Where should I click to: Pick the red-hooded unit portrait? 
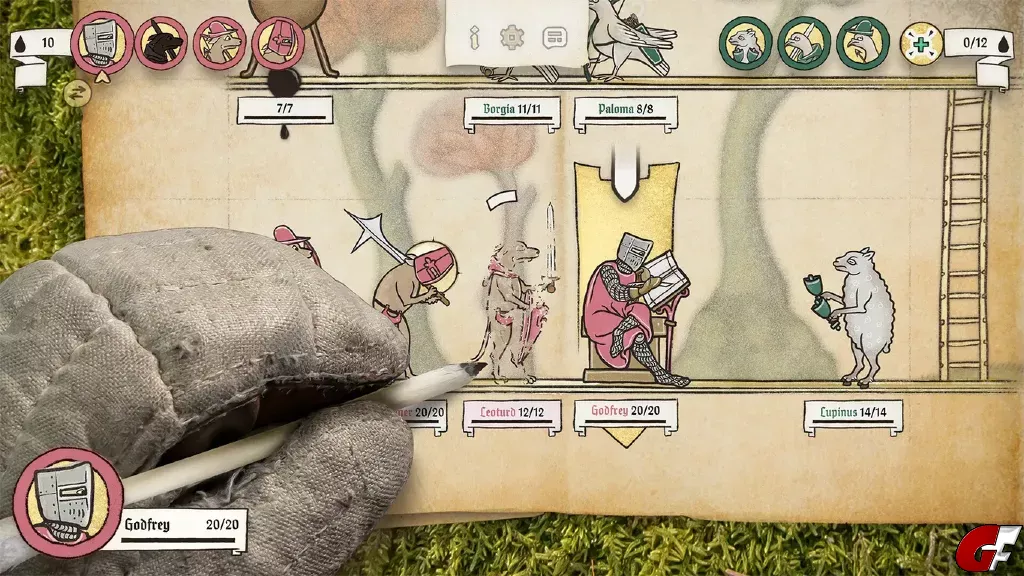pos(278,43)
